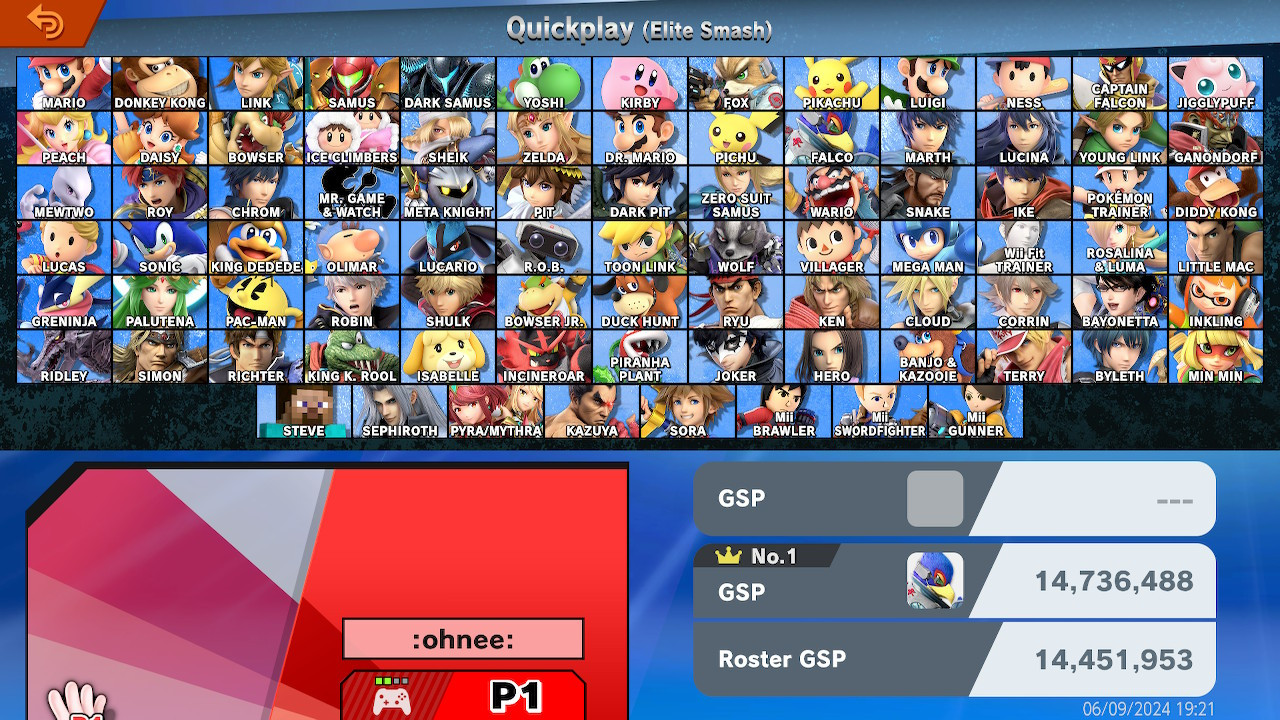
Task: Open the :ohnee: player name tag
Action: (x=462, y=638)
